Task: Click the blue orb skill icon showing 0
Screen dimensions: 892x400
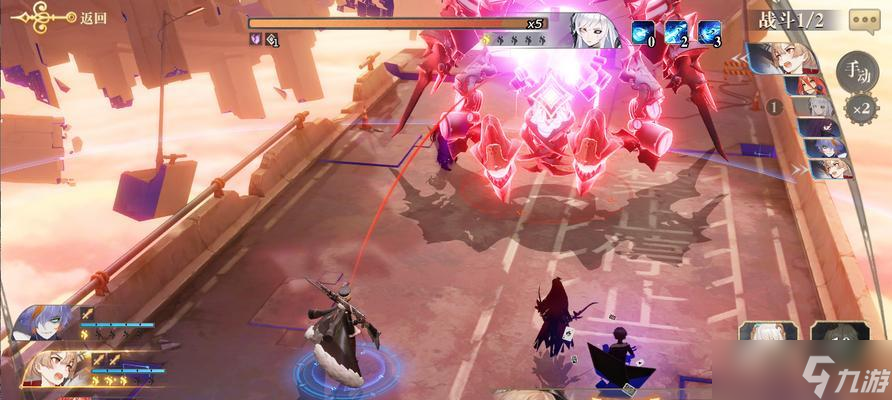Action: 643,33
